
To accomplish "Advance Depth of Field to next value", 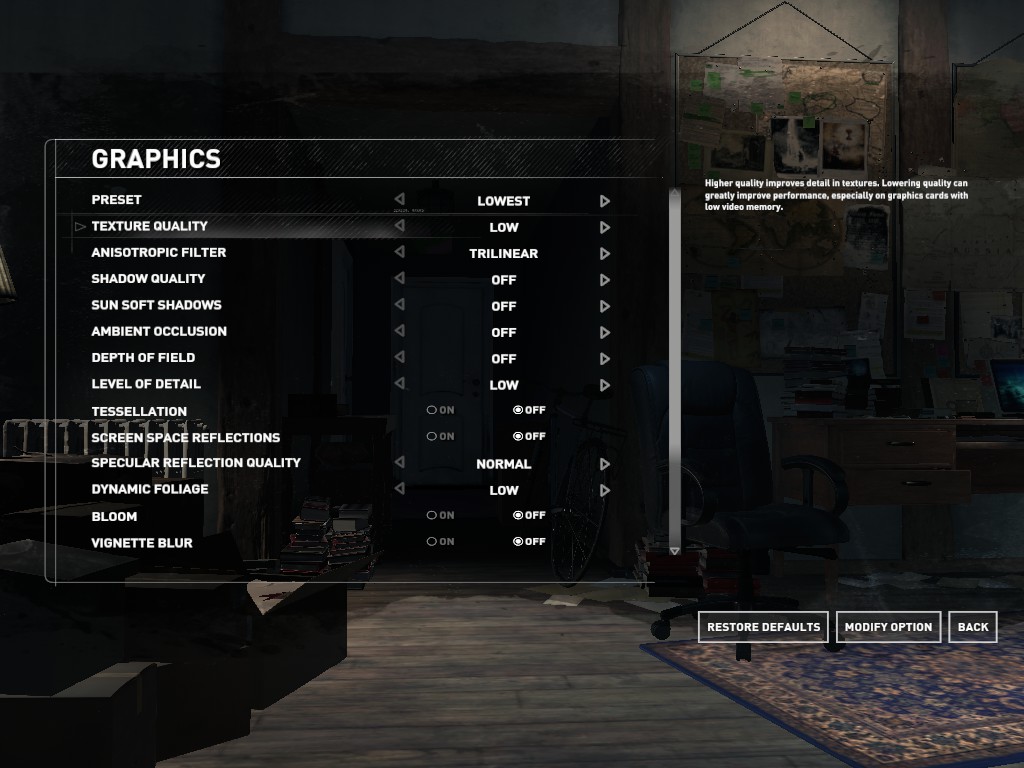I will click(x=605, y=358).
